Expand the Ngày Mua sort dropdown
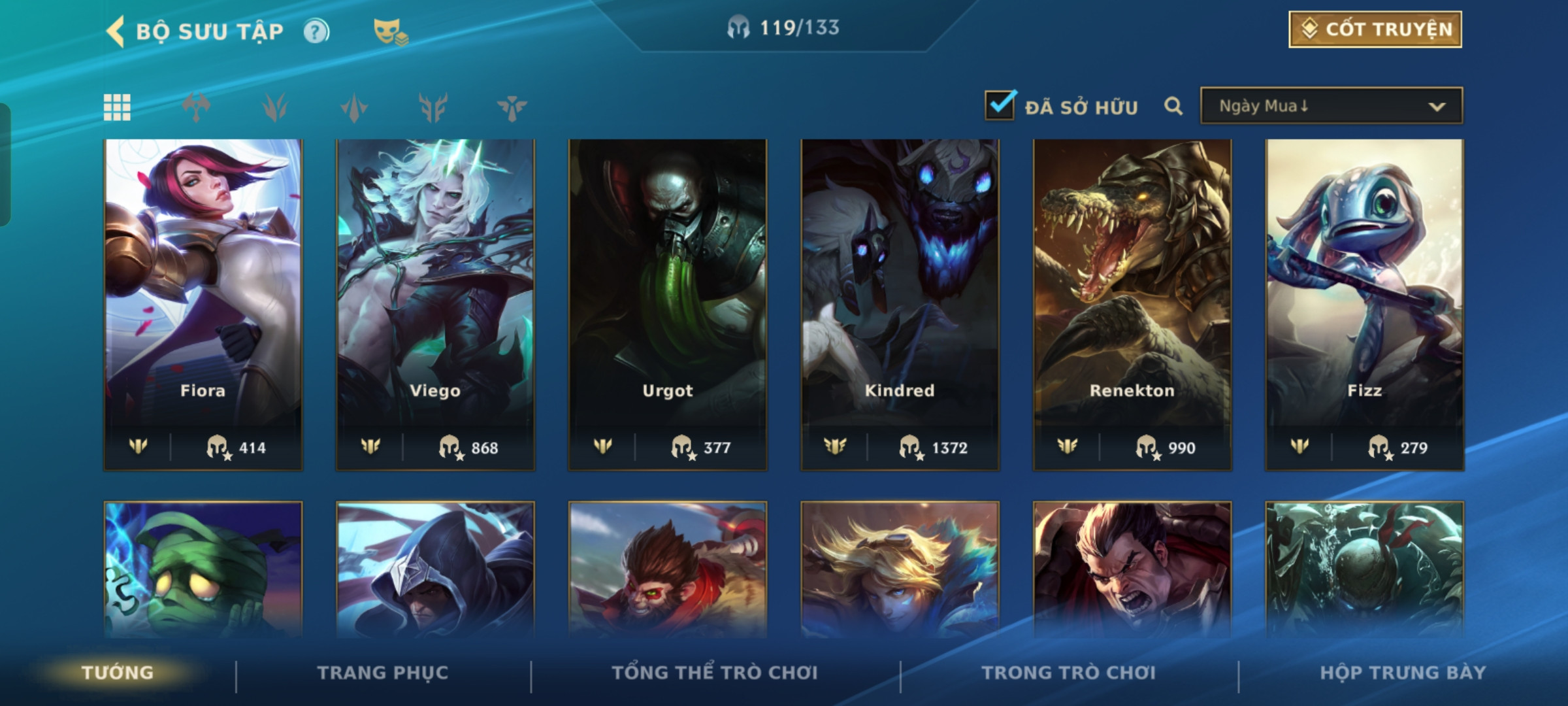 (x=1331, y=106)
